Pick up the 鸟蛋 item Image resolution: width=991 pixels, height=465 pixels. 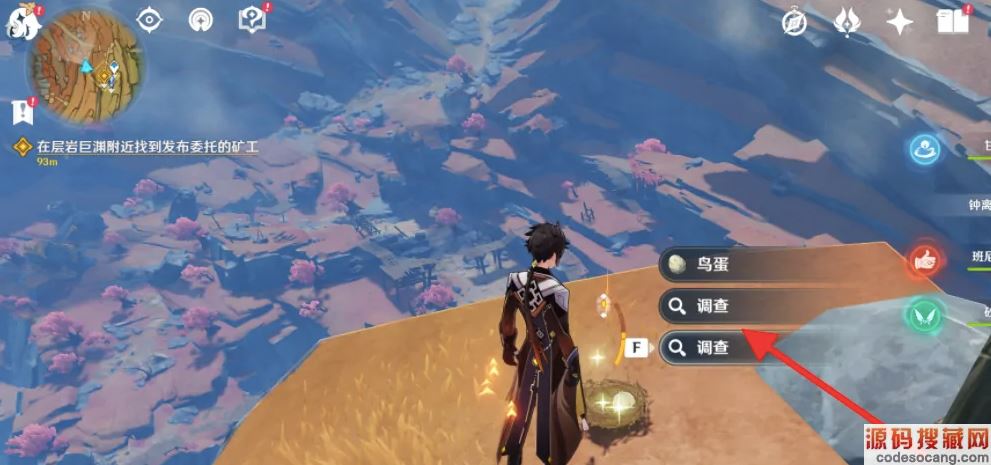740,265
